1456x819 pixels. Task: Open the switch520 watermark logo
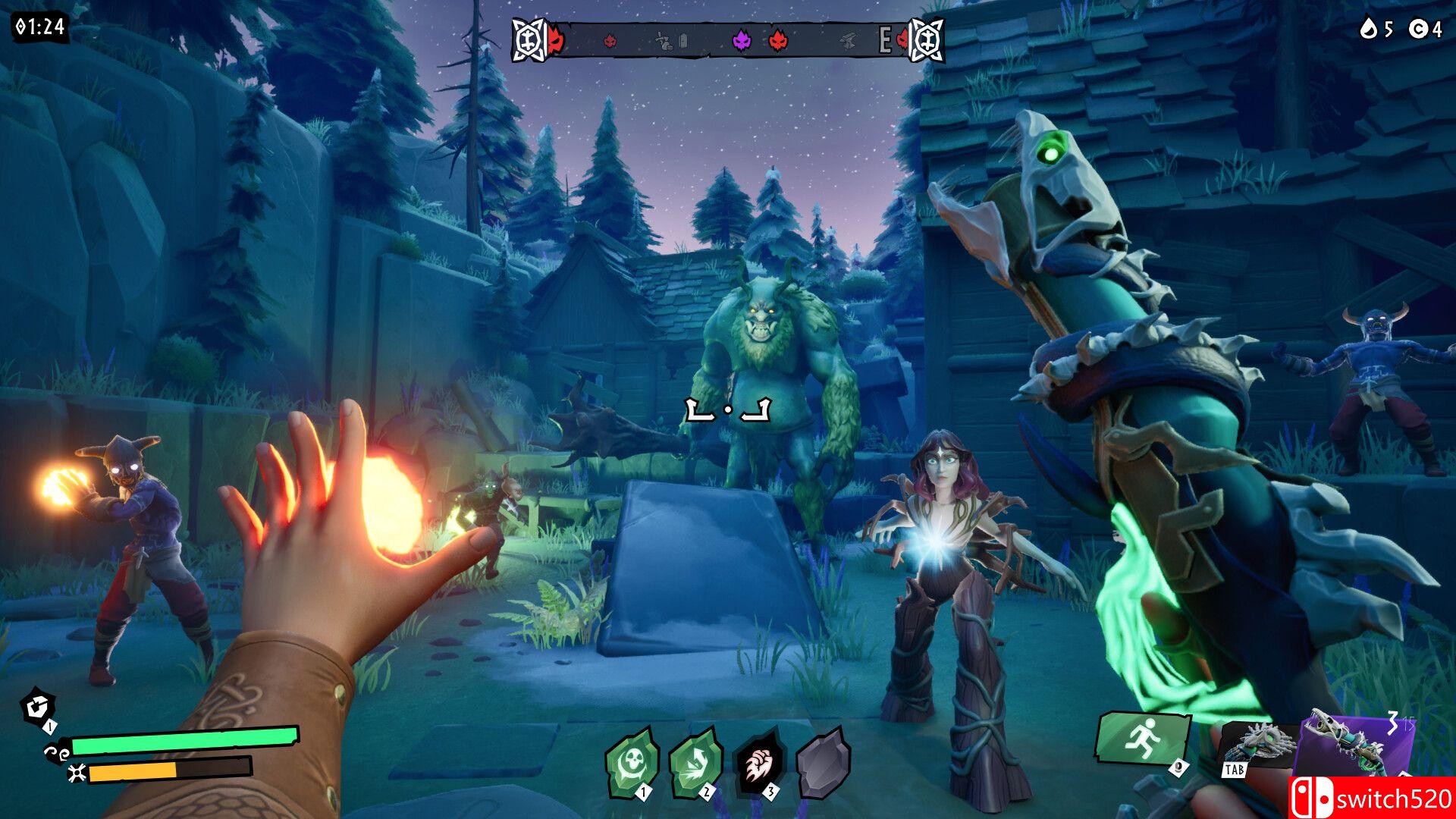(1373, 798)
